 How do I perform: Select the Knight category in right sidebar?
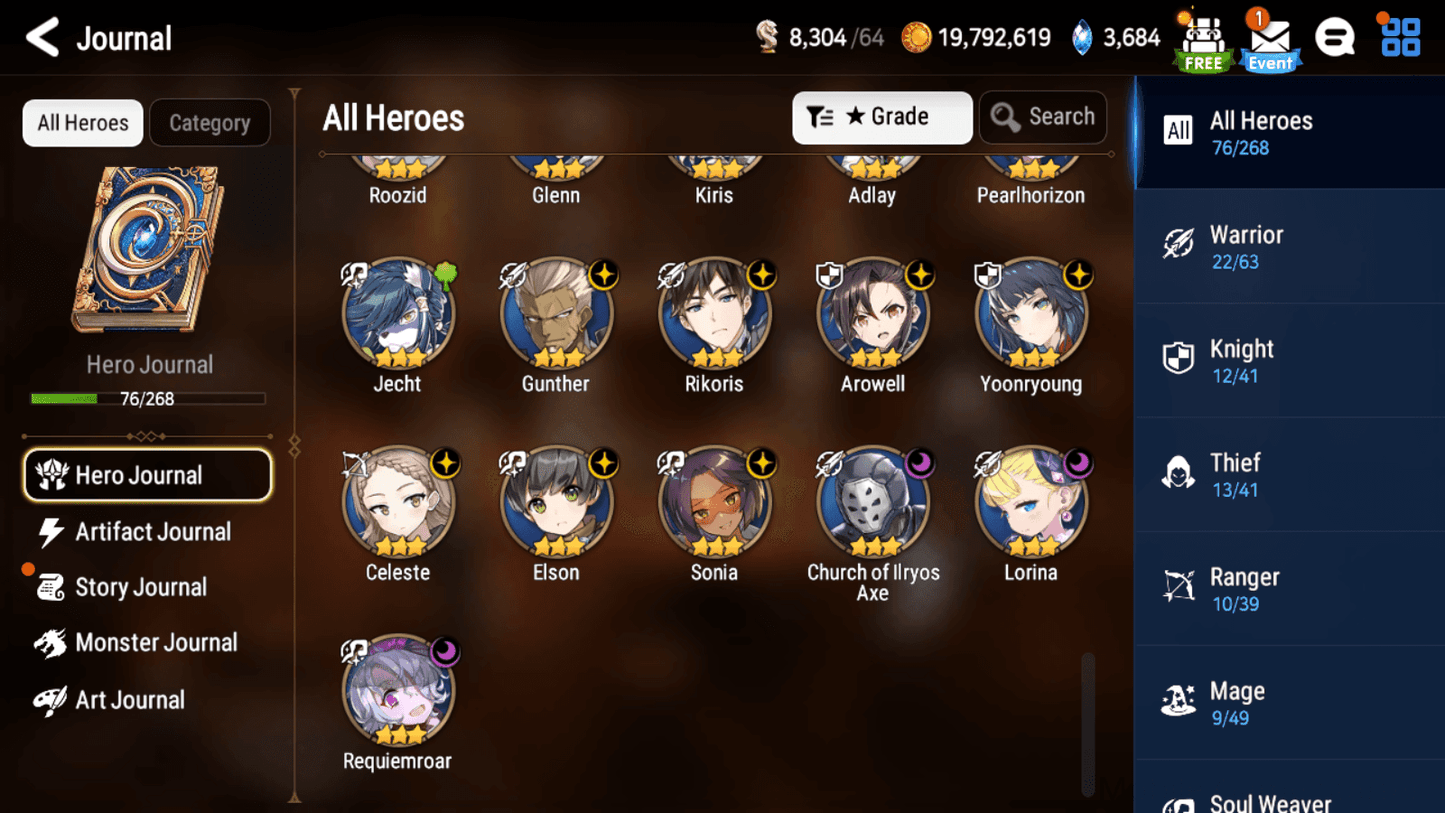[x=1288, y=360]
